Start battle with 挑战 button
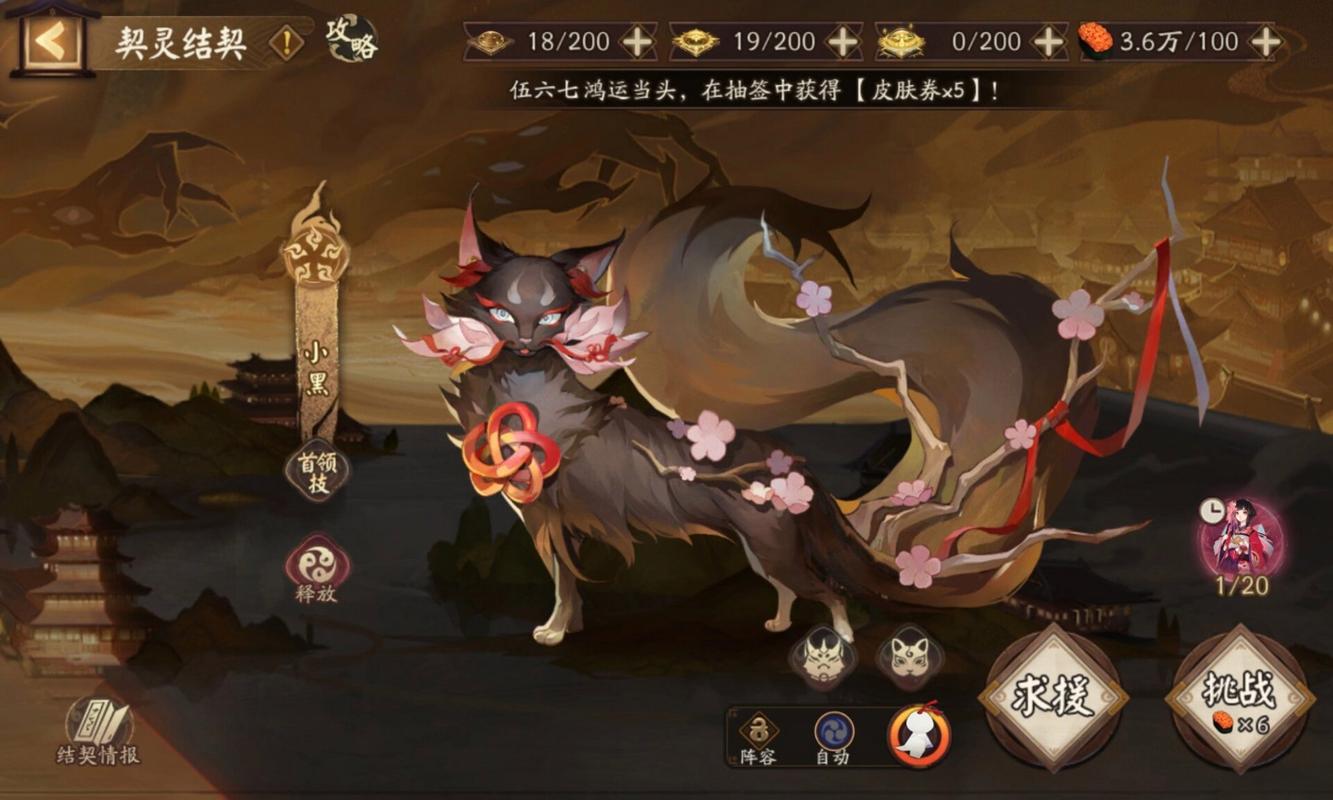The image size is (1333, 800). tap(1241, 697)
